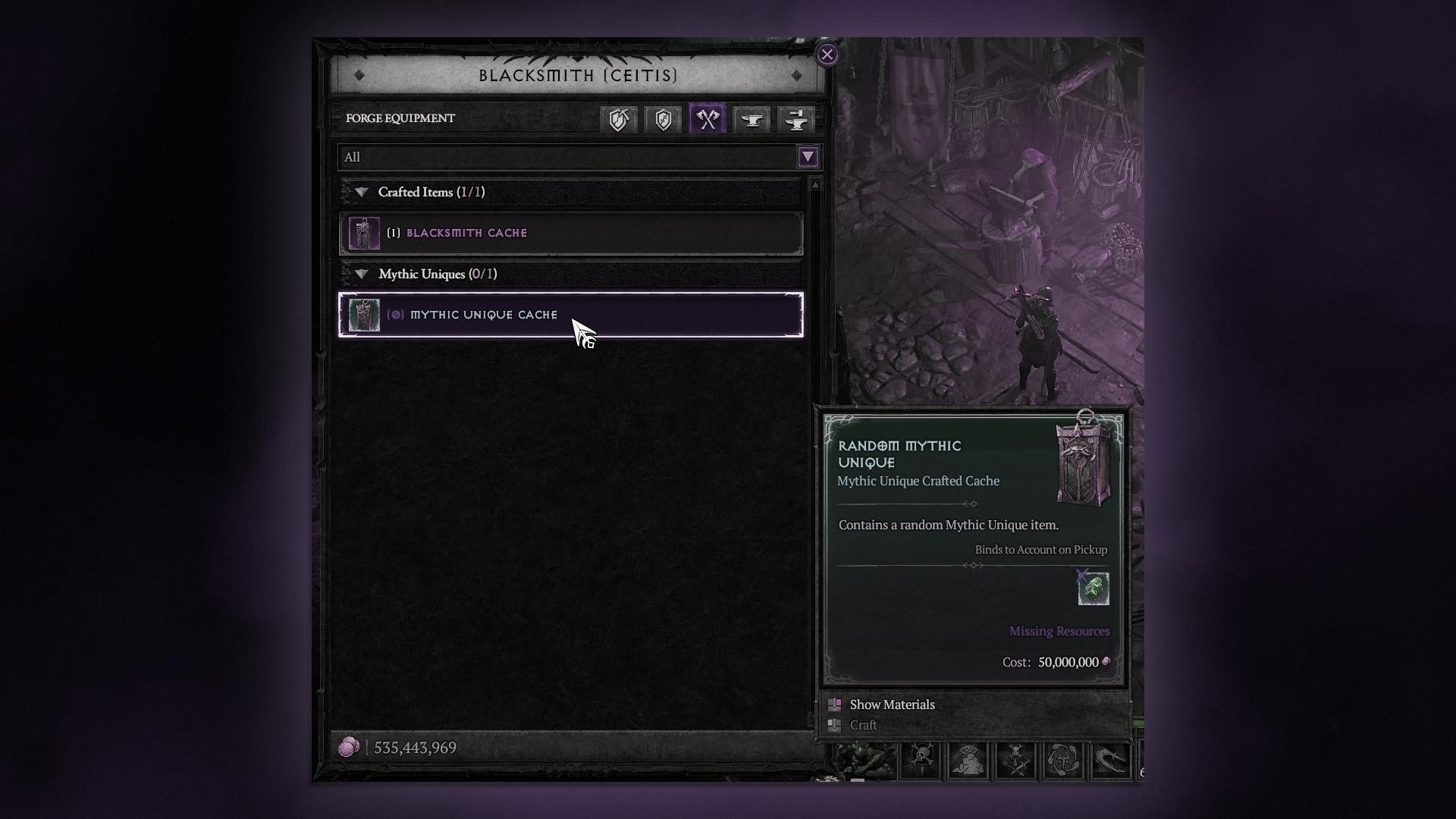1456x819 pixels.
Task: Activate the skull and crossbones dagger skill
Action: (x=921, y=760)
